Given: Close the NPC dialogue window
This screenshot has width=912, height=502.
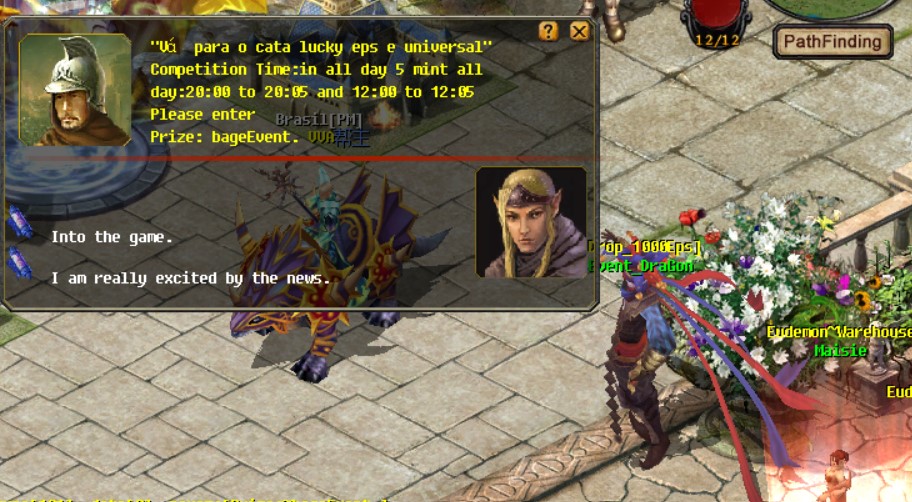Looking at the screenshot, I should (x=579, y=31).
